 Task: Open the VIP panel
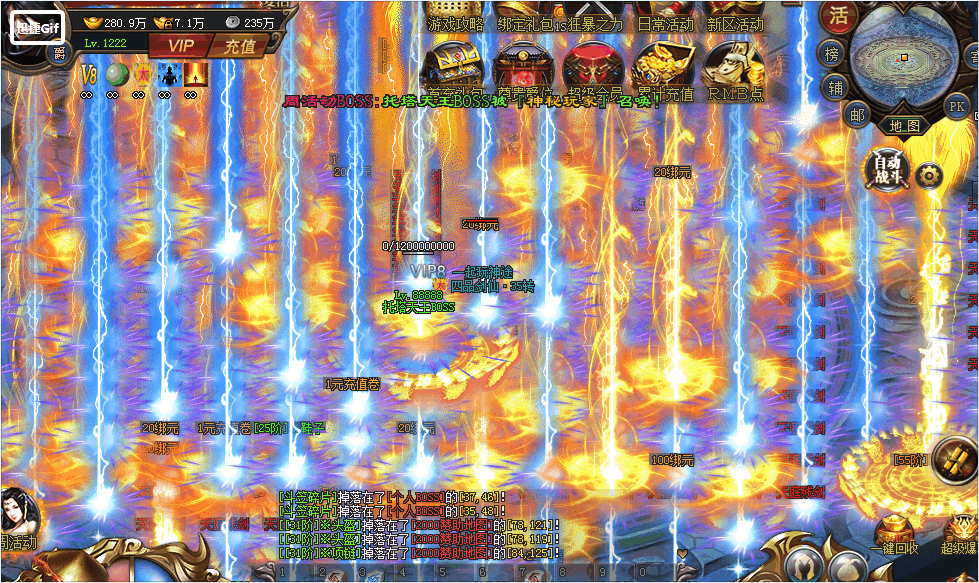[x=181, y=45]
